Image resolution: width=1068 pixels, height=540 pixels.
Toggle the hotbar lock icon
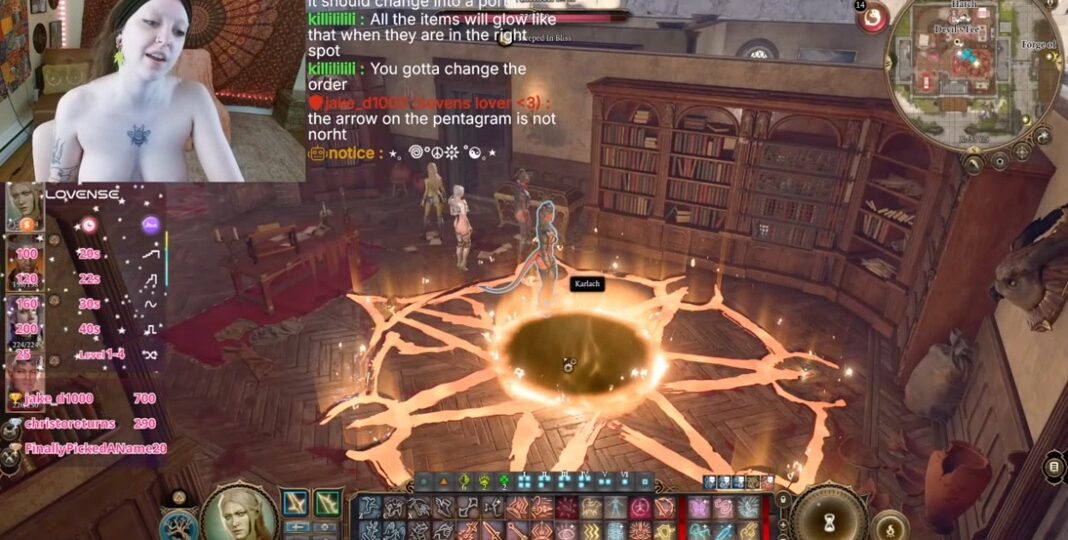coord(783,497)
